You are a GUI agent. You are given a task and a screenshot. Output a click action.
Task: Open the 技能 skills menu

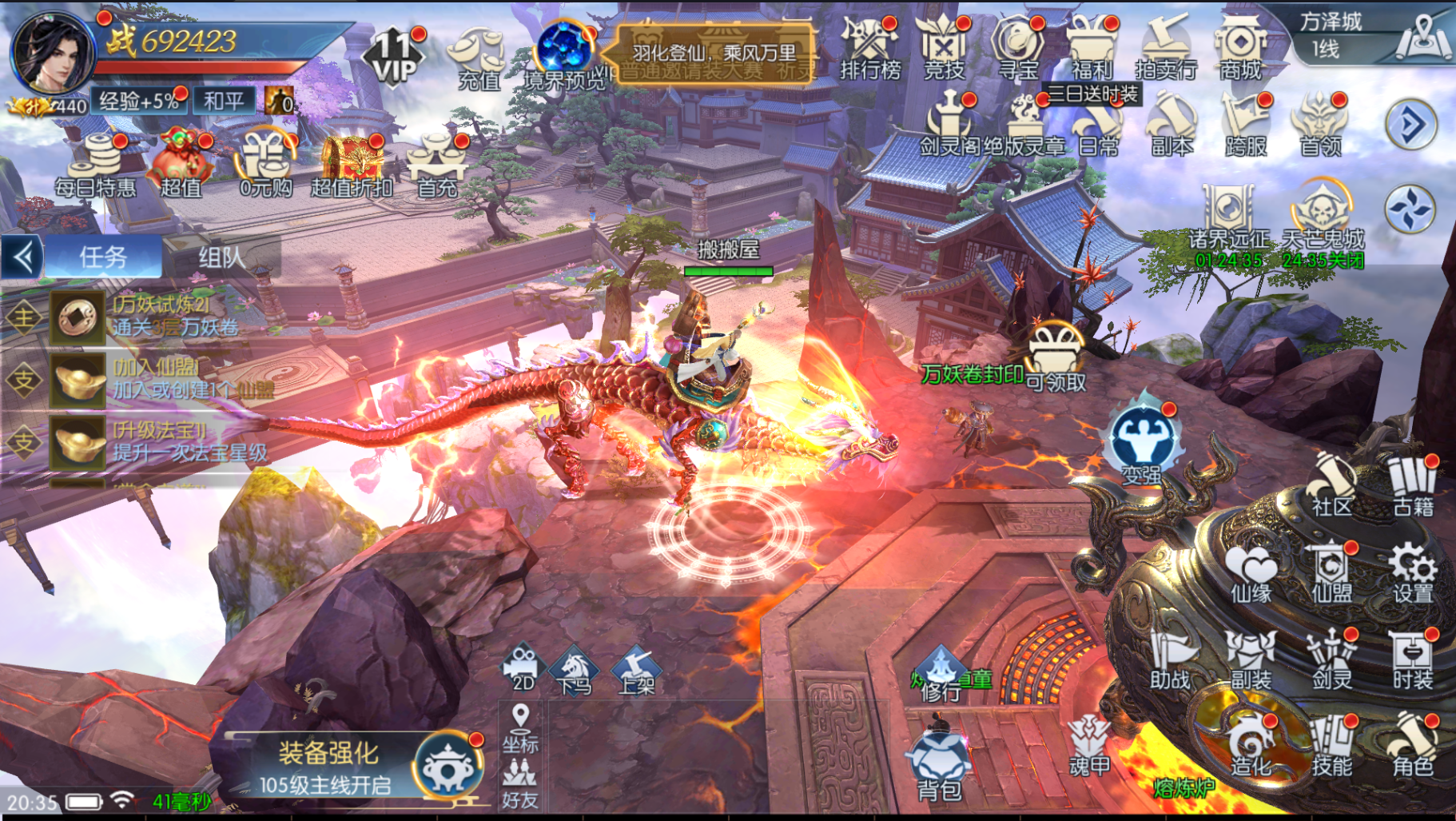pyautogui.click(x=1331, y=747)
